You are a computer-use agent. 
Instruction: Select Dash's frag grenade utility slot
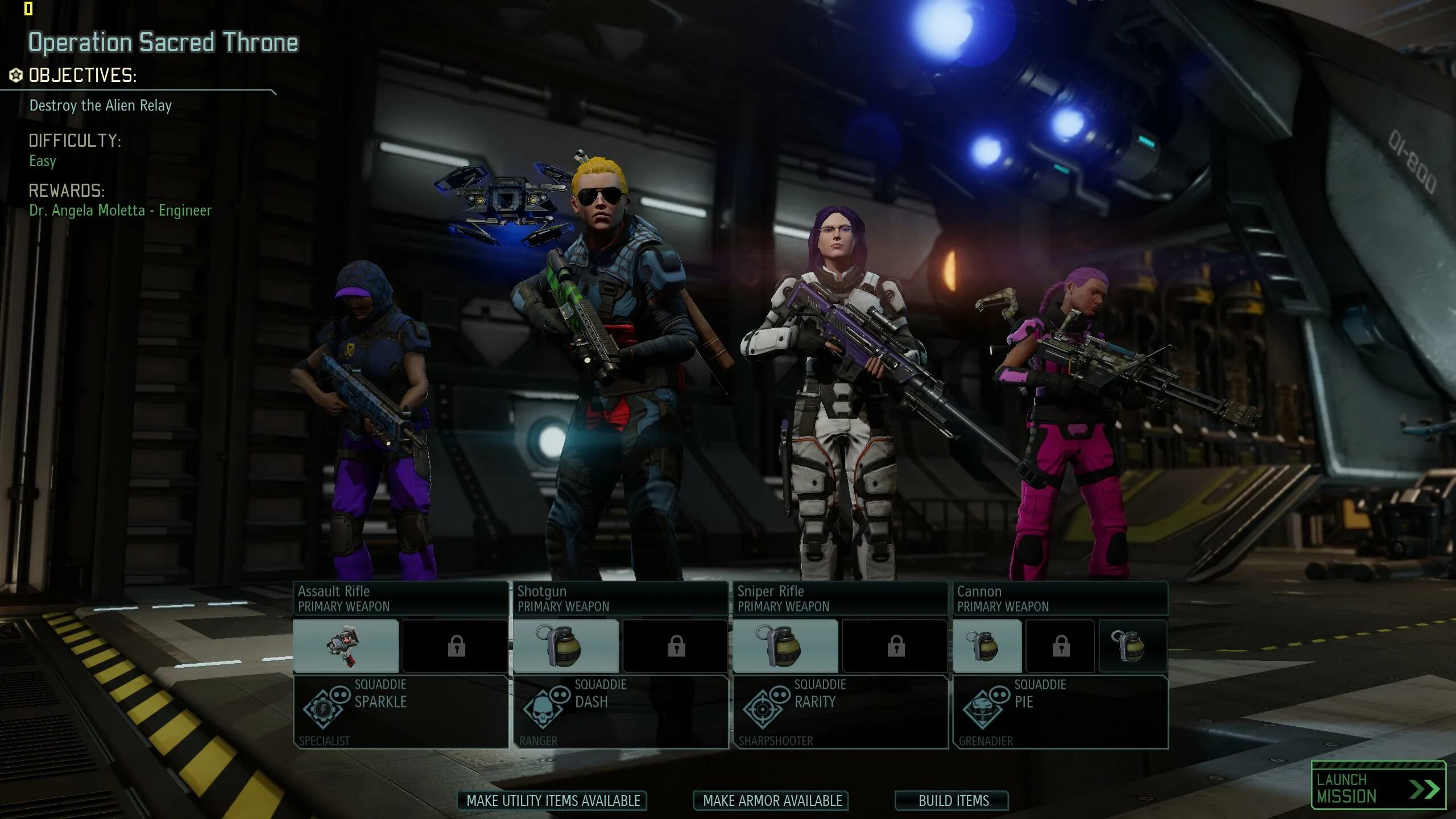click(x=565, y=646)
